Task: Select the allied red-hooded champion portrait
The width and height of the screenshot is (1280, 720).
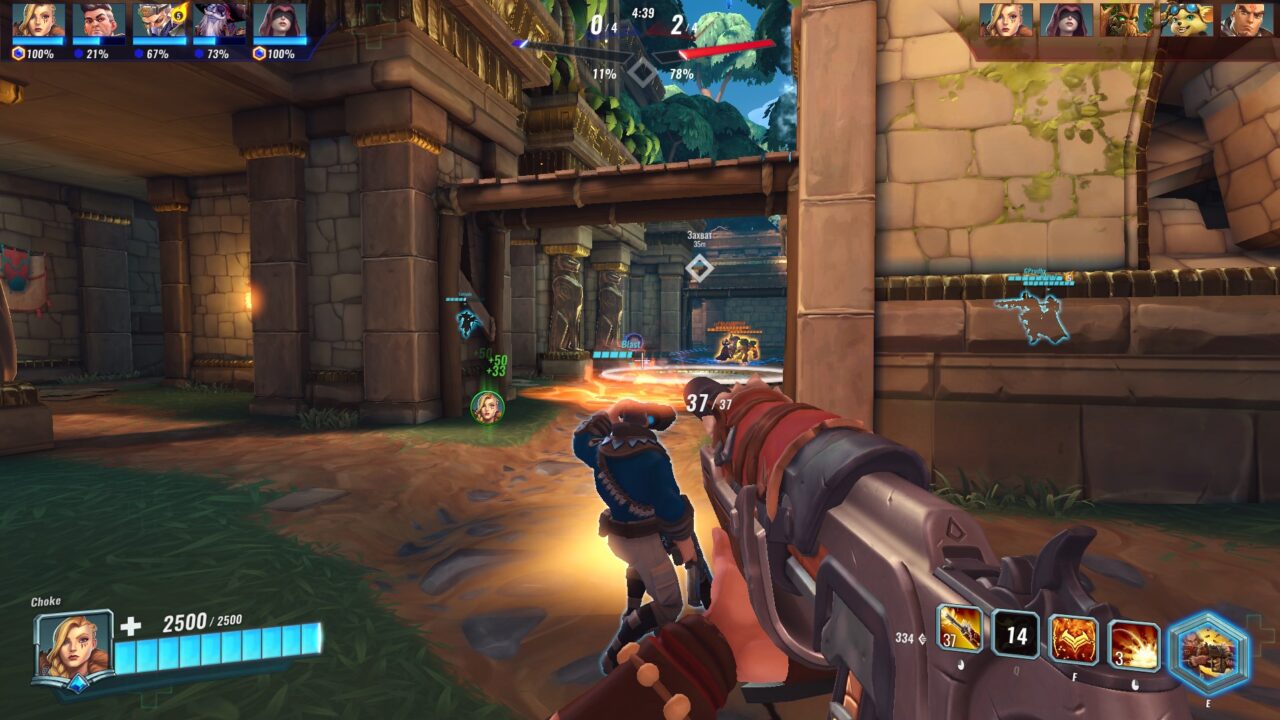Action: pos(279,21)
